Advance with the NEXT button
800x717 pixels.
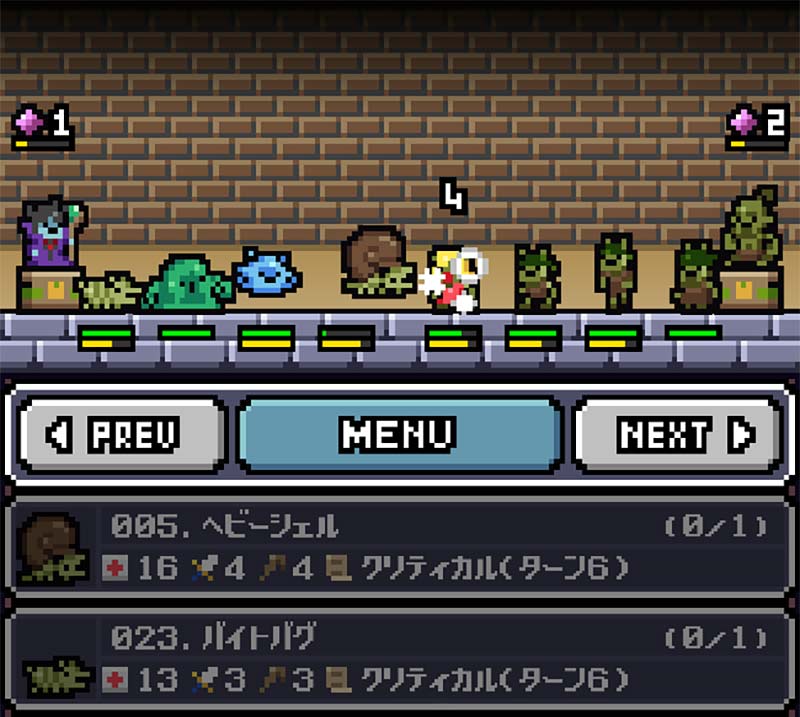(677, 435)
